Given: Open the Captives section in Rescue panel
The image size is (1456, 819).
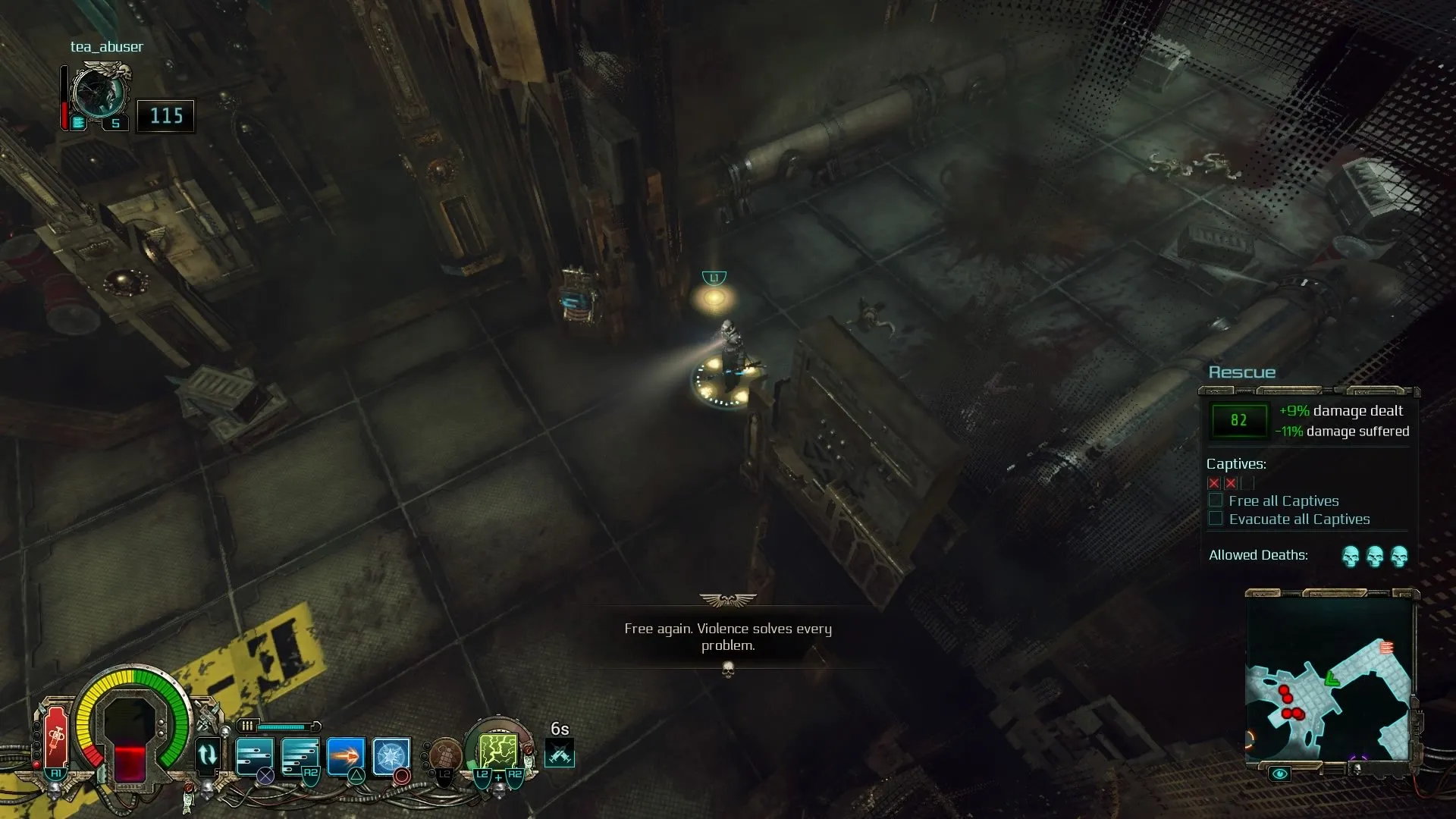Looking at the screenshot, I should 1236,463.
